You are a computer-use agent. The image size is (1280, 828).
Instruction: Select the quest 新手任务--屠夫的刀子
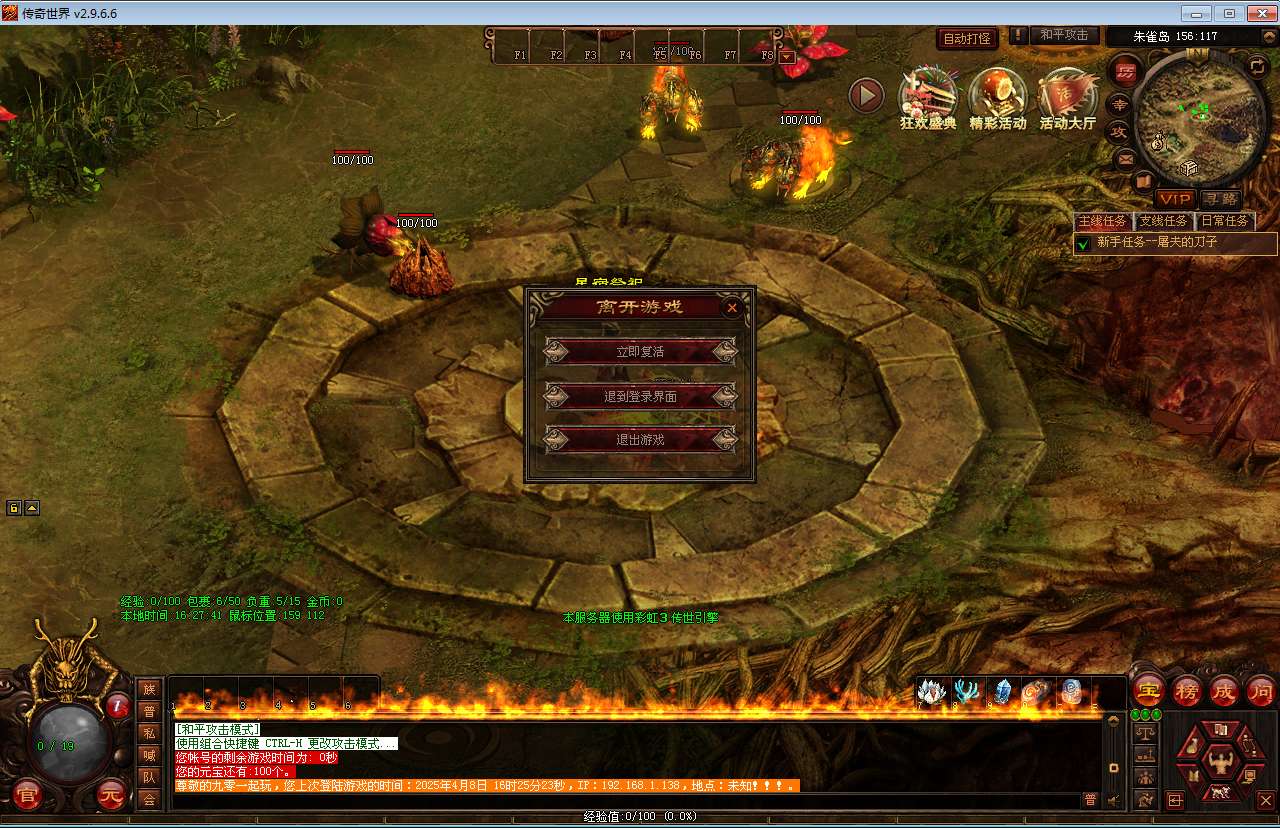click(x=1156, y=243)
